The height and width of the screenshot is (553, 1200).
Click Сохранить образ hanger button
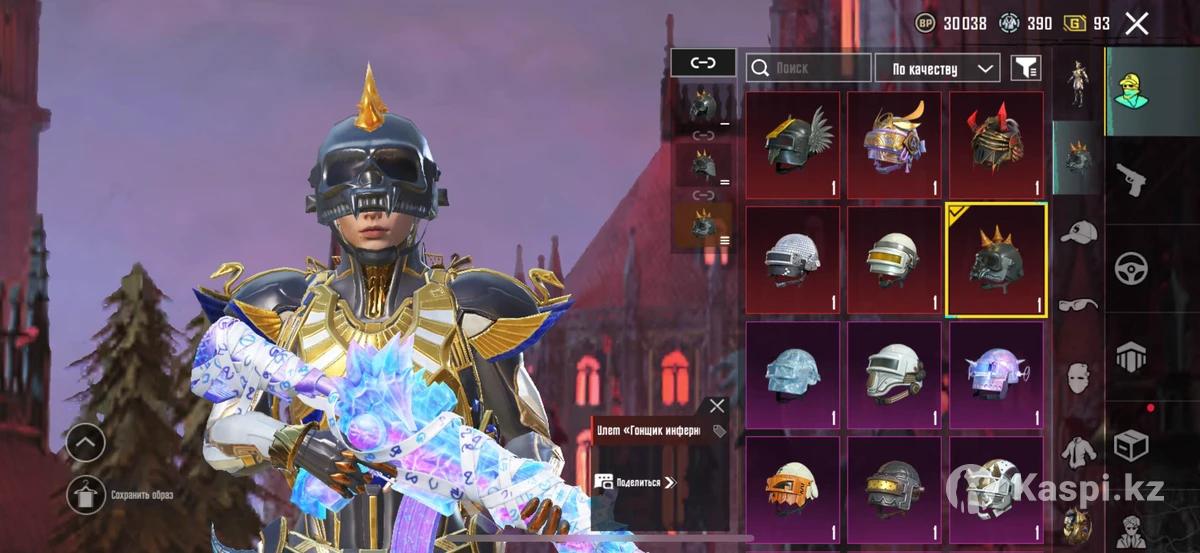pyautogui.click(x=85, y=495)
